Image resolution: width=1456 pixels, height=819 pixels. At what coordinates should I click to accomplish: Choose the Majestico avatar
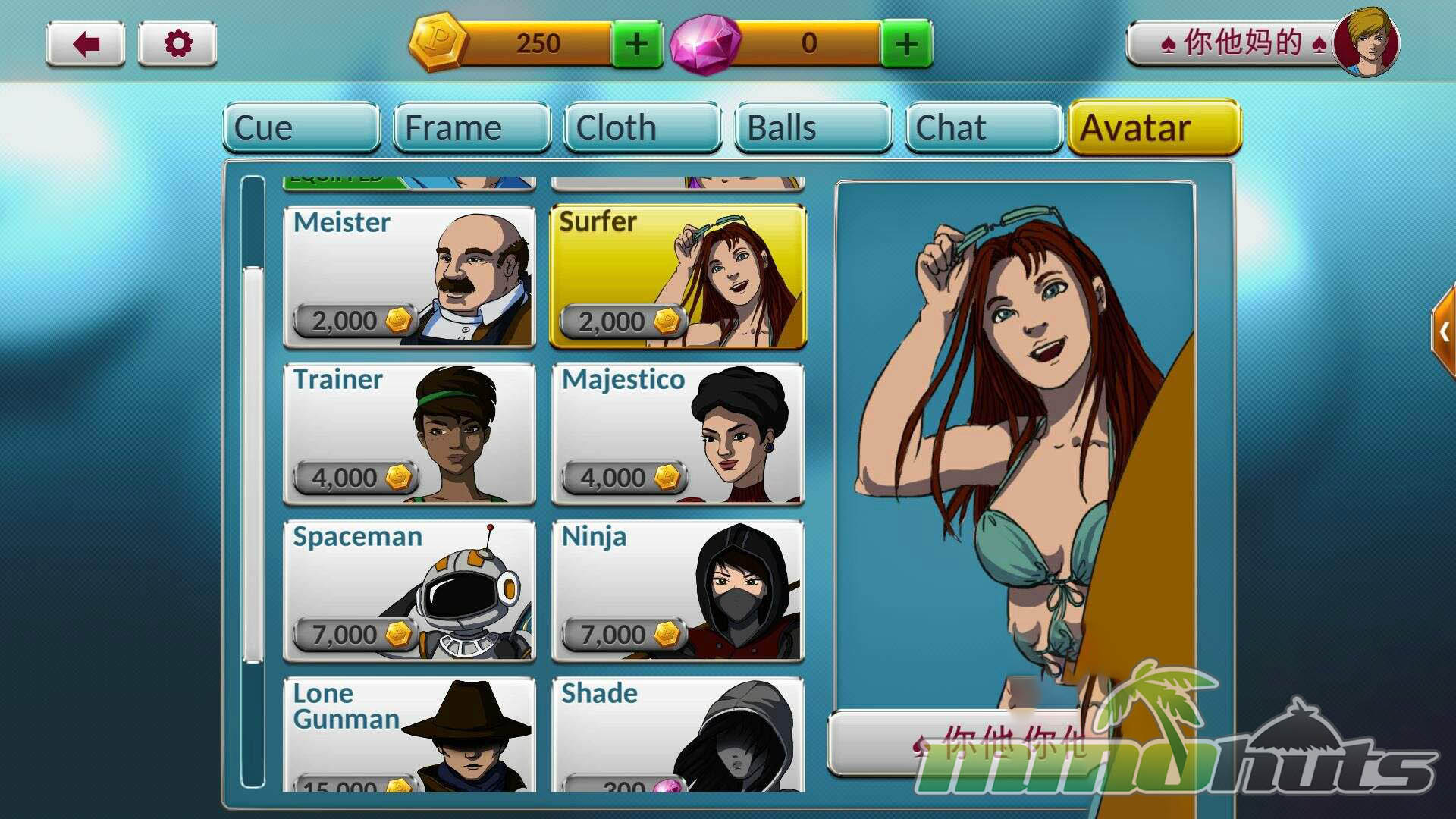pyautogui.click(x=678, y=434)
